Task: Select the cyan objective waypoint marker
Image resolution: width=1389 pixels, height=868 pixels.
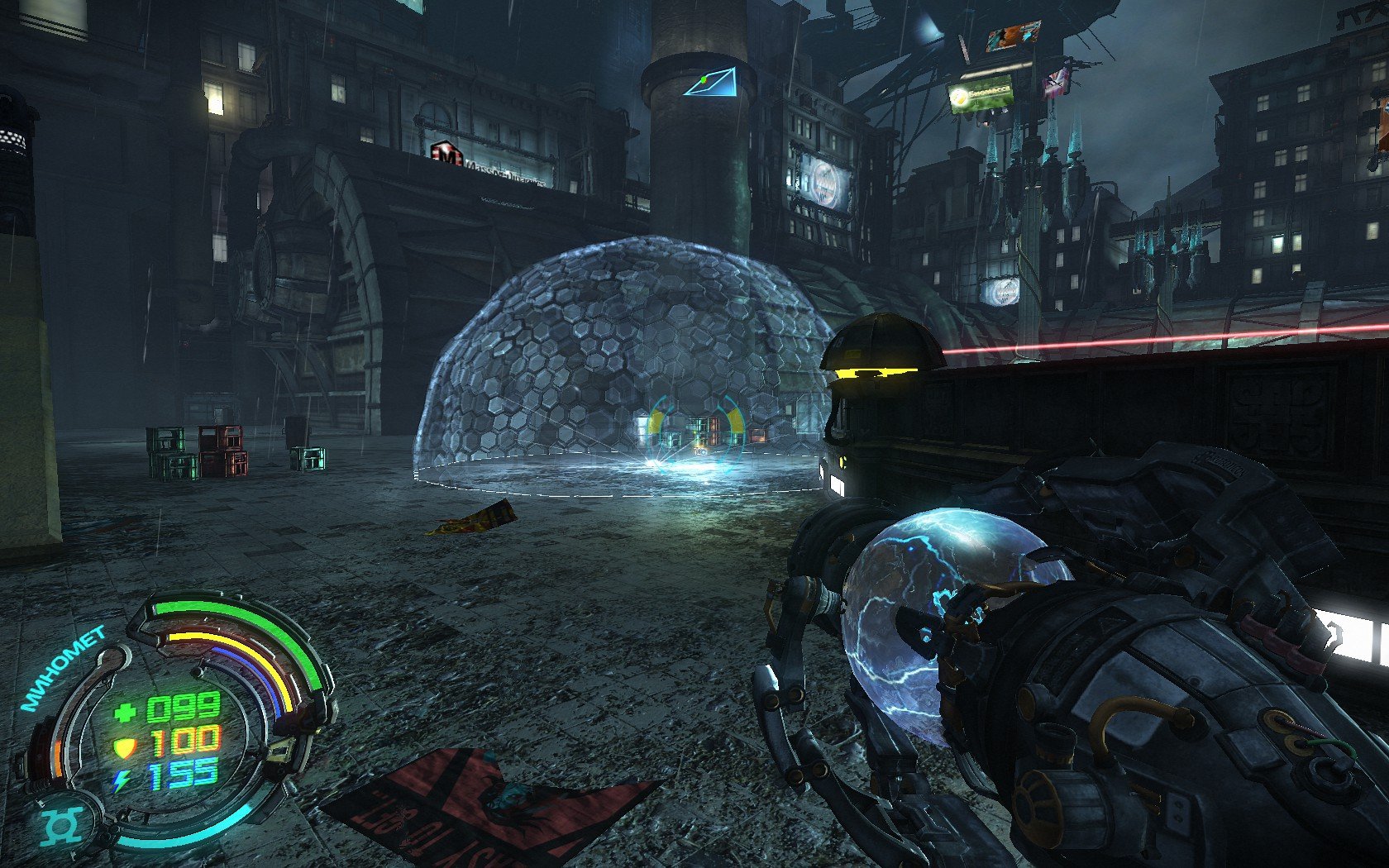Action: click(x=709, y=82)
